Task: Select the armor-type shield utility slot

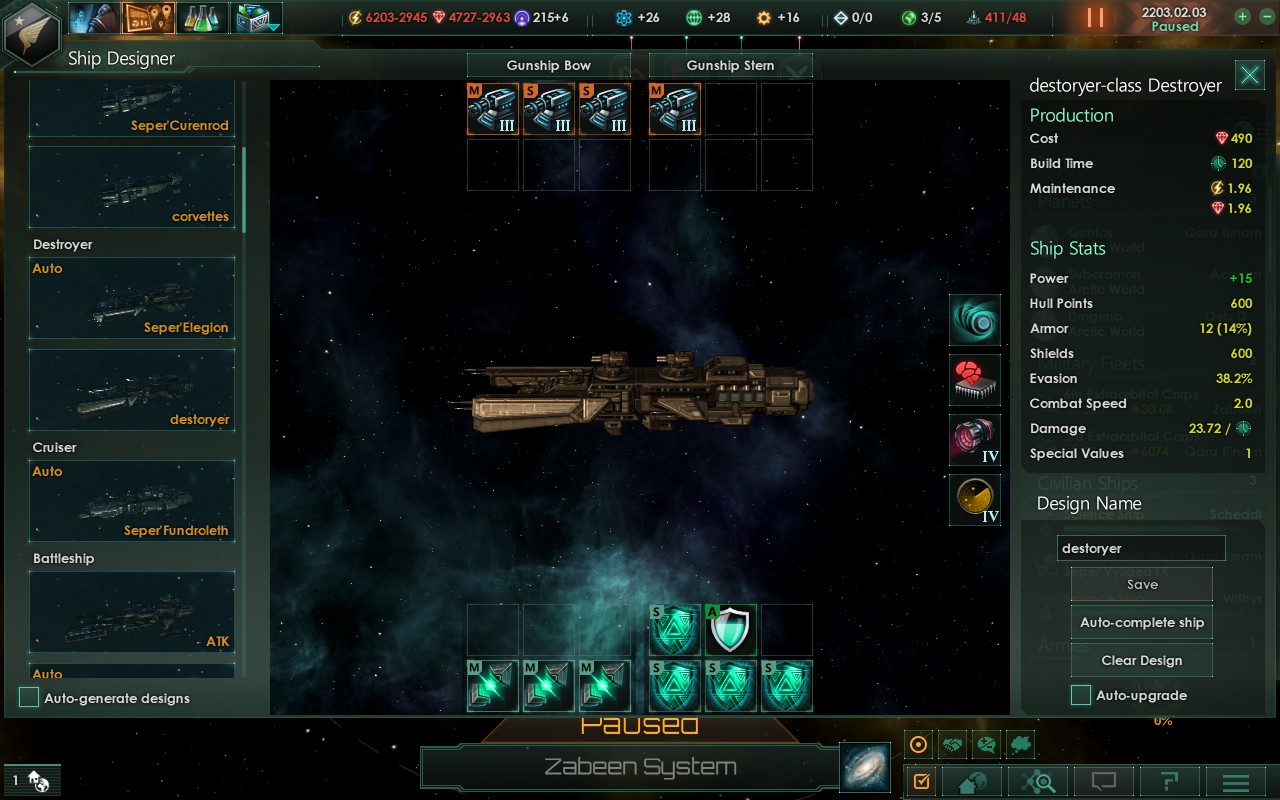Action: [731, 630]
